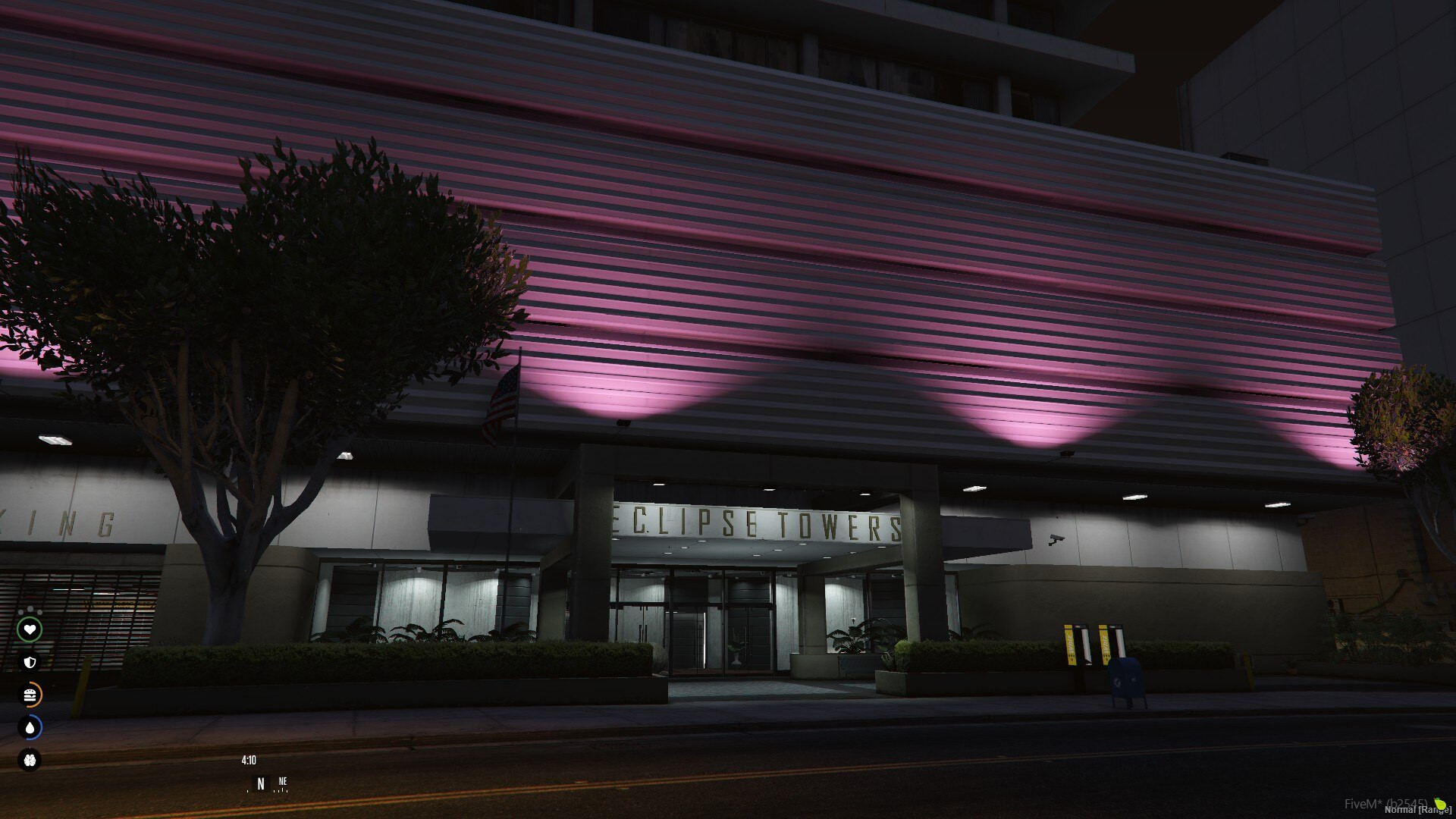Viewport: 1456px width, 819px height.
Task: Click the brain stress icon
Action: tap(31, 760)
